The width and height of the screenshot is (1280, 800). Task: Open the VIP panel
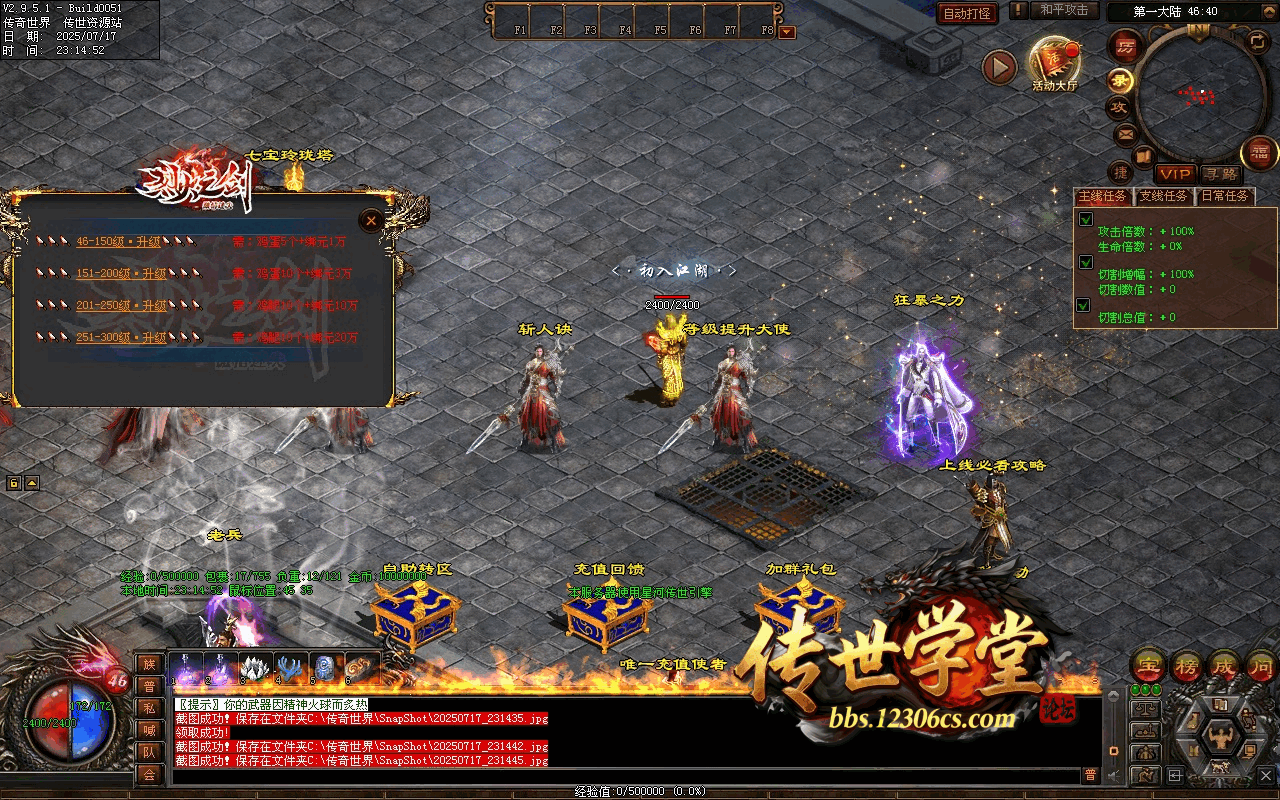tap(1176, 174)
